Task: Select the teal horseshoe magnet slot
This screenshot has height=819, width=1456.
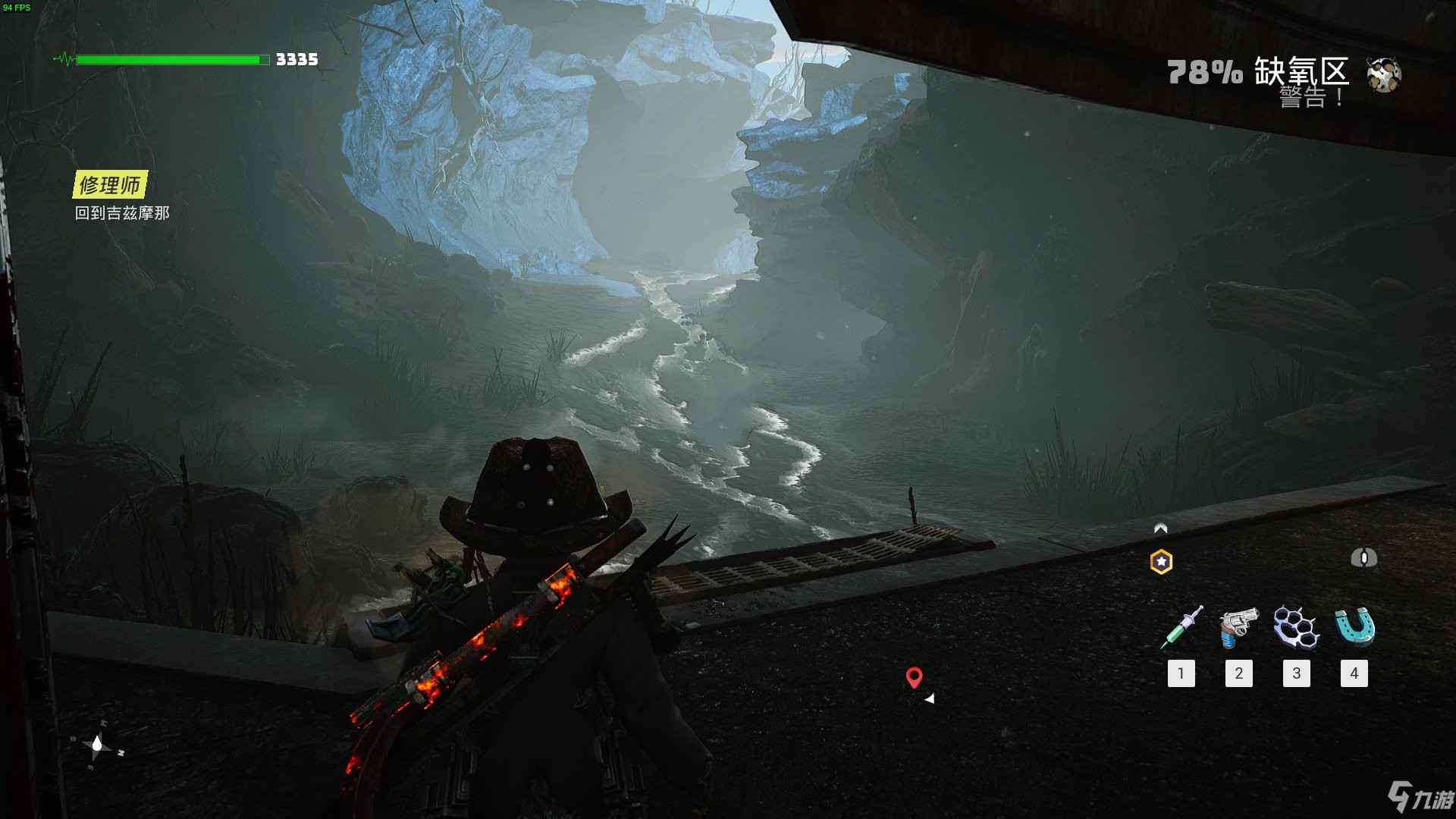Action: coord(1354,627)
